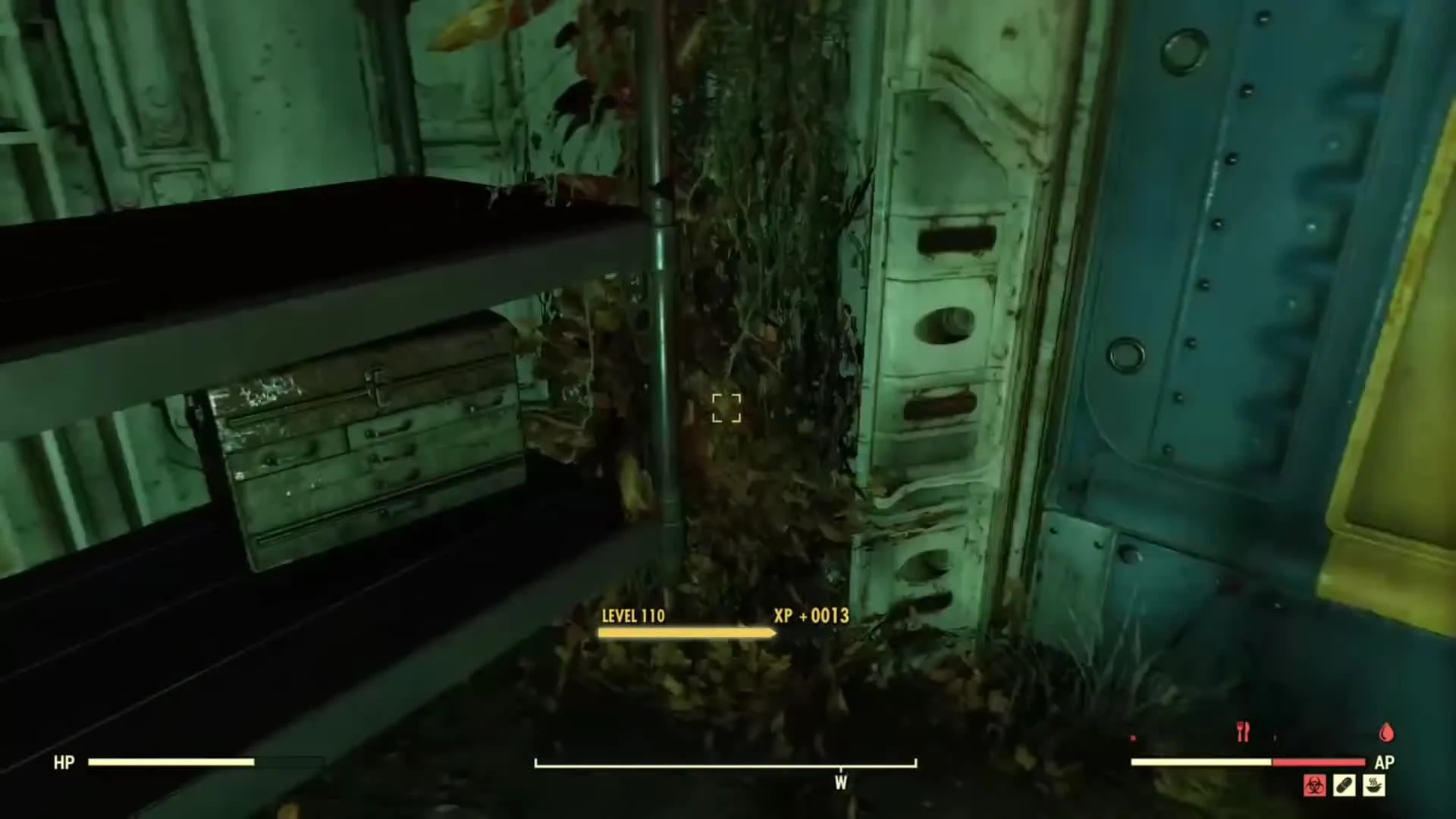Screen dimensions: 1456x819
Task: Select the red water droplet thirst icon
Action: 1386,732
